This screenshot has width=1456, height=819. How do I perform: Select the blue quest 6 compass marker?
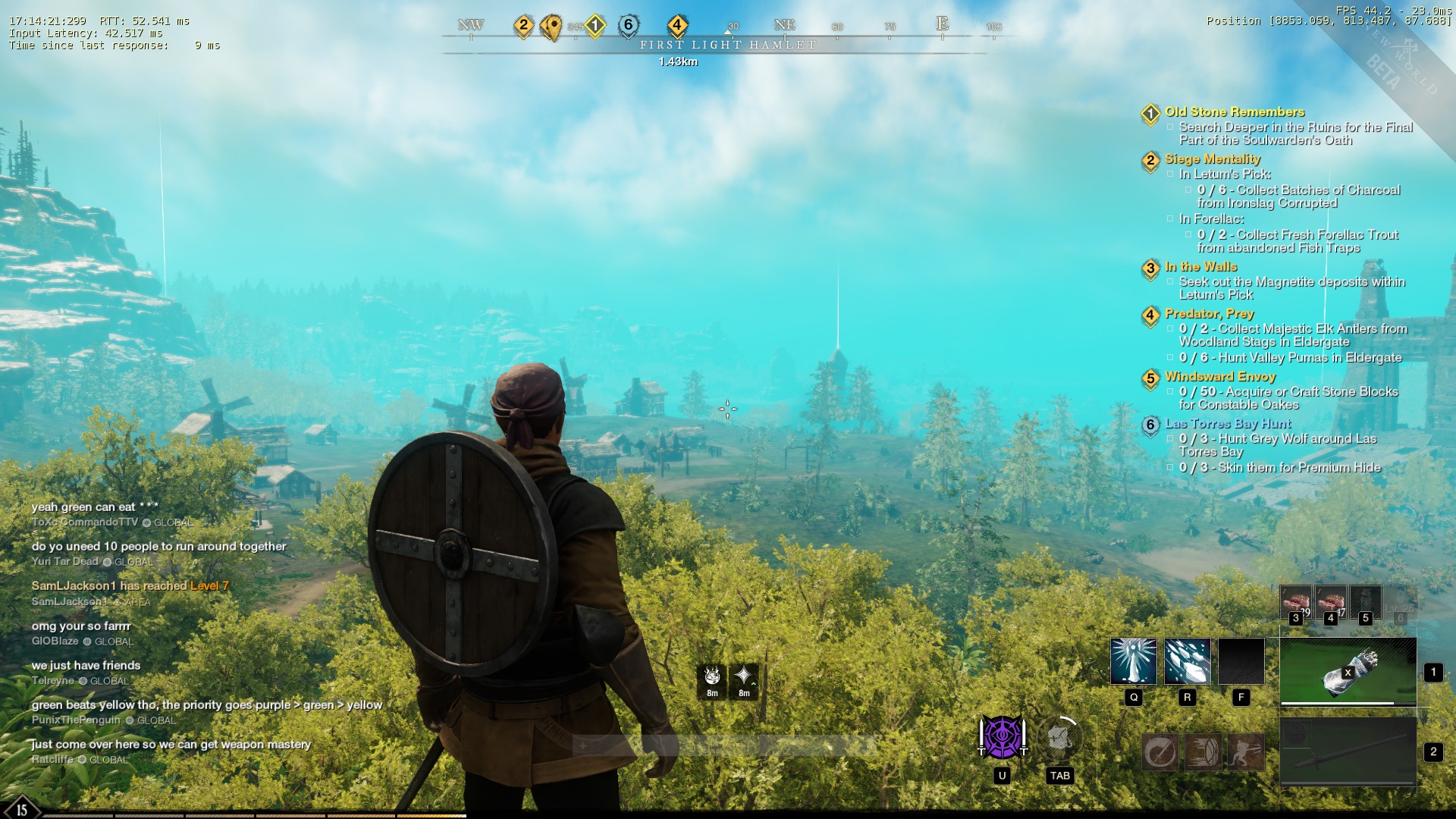pos(628,26)
